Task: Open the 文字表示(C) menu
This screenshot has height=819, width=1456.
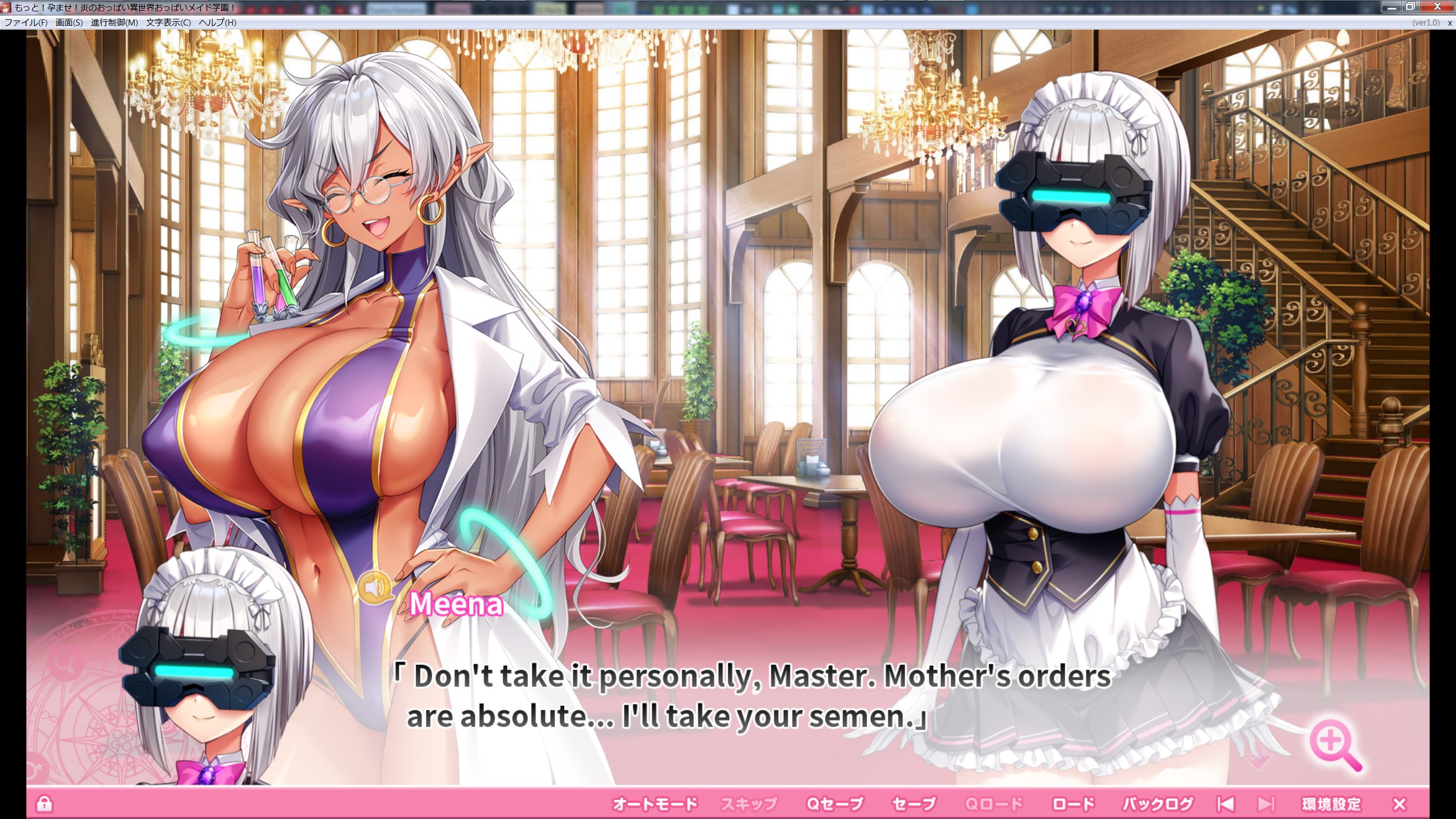Action: pos(168,23)
